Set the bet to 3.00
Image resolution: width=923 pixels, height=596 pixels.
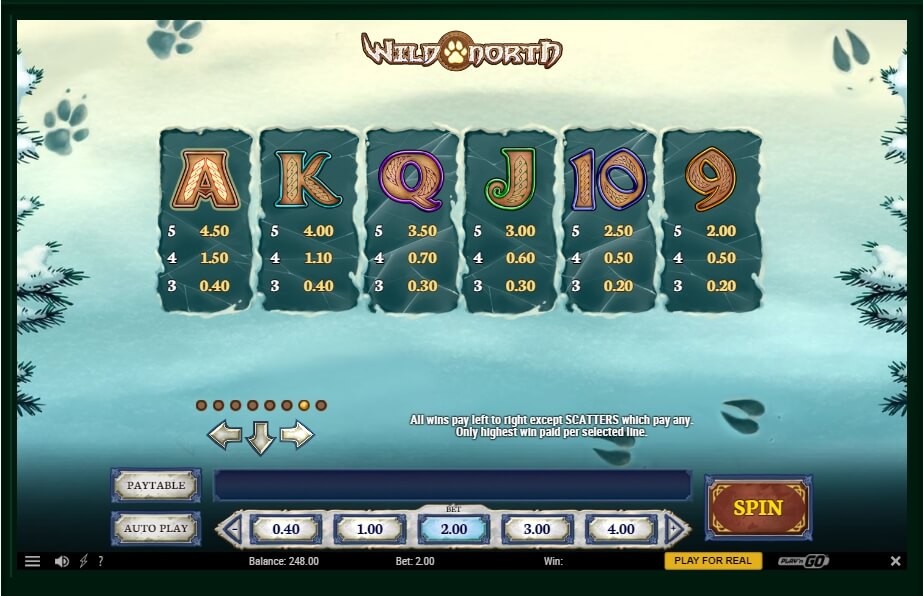tap(537, 529)
